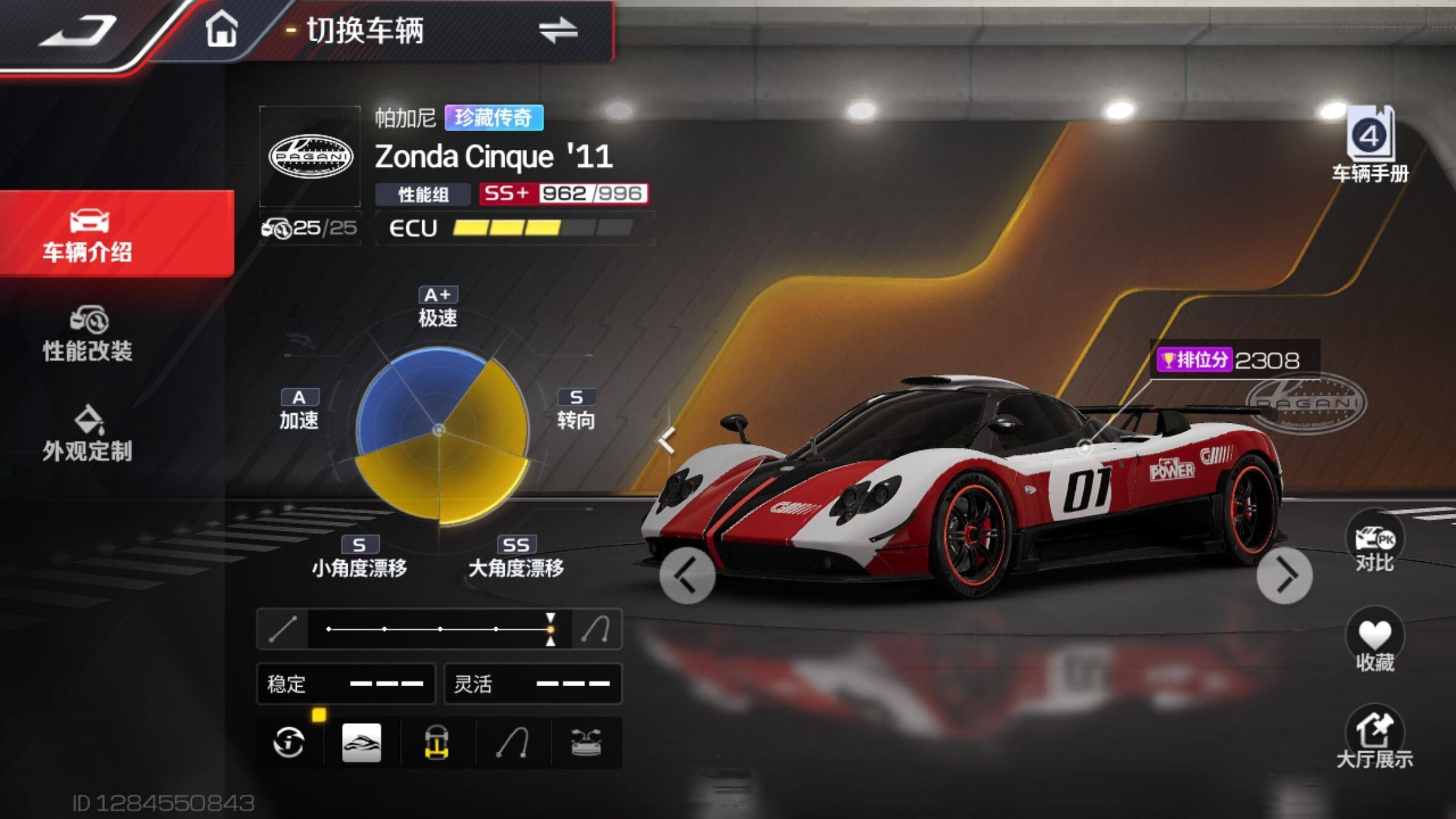Choose the 灵活 agility preset
This screenshot has width=1456, height=819.
[x=533, y=684]
